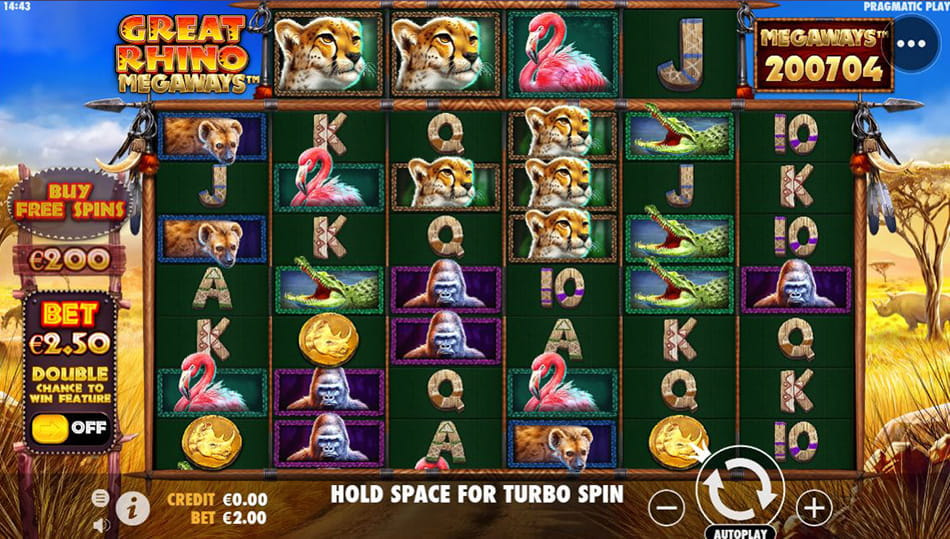Mute sound using the speaker icon
The width and height of the screenshot is (950, 539).
coord(101,523)
